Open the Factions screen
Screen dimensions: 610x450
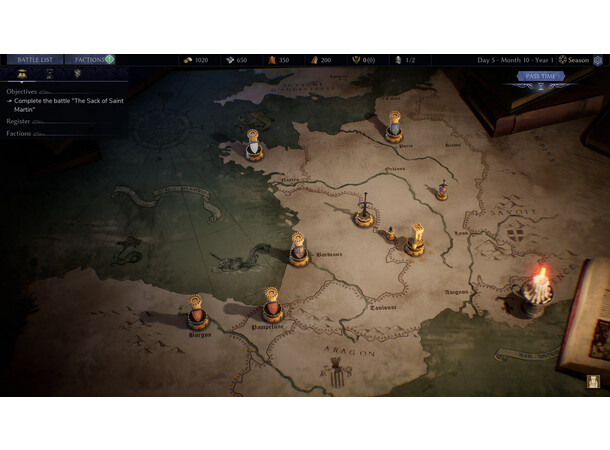[91, 60]
